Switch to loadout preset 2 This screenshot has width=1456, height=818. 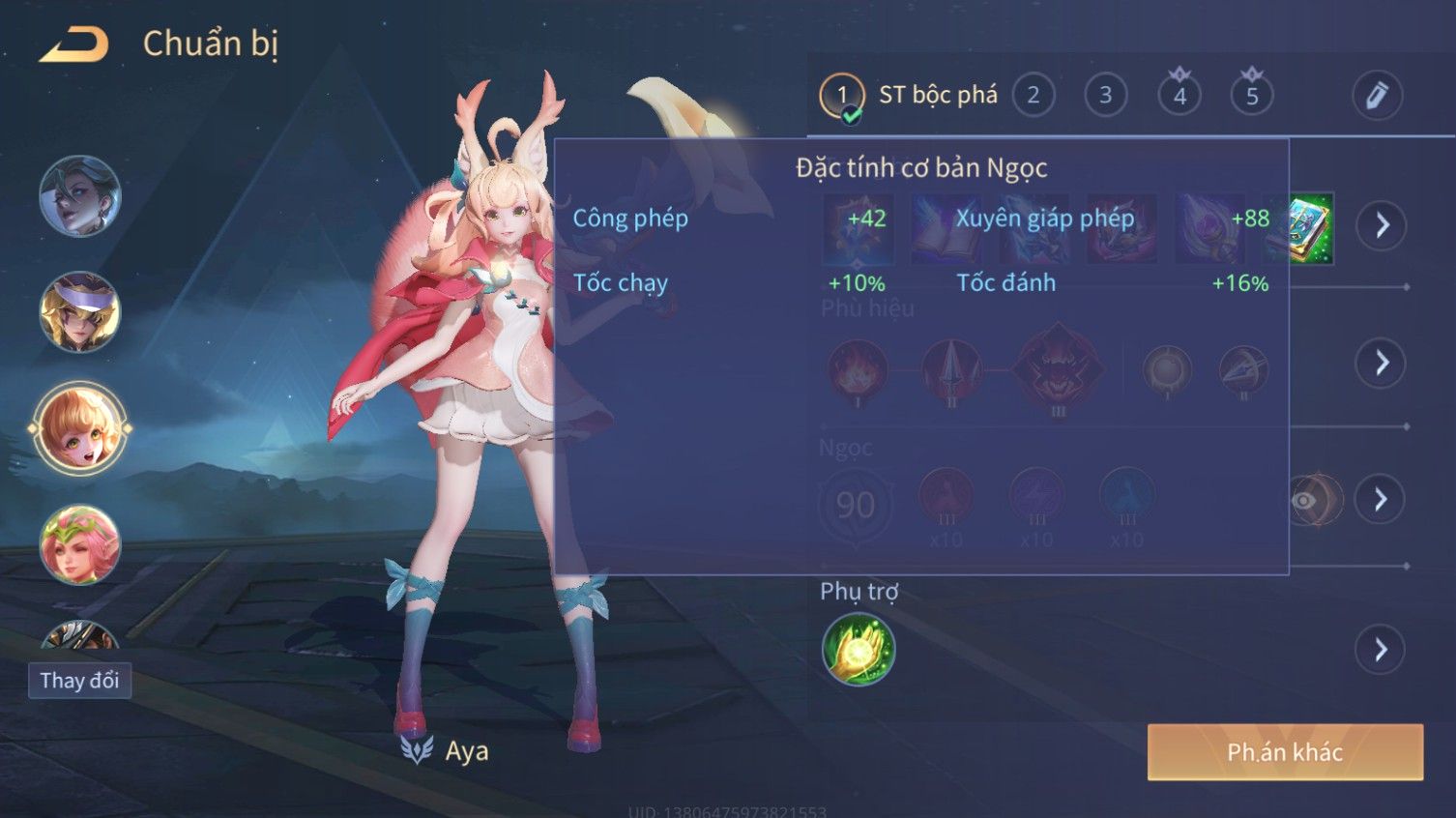1033,95
